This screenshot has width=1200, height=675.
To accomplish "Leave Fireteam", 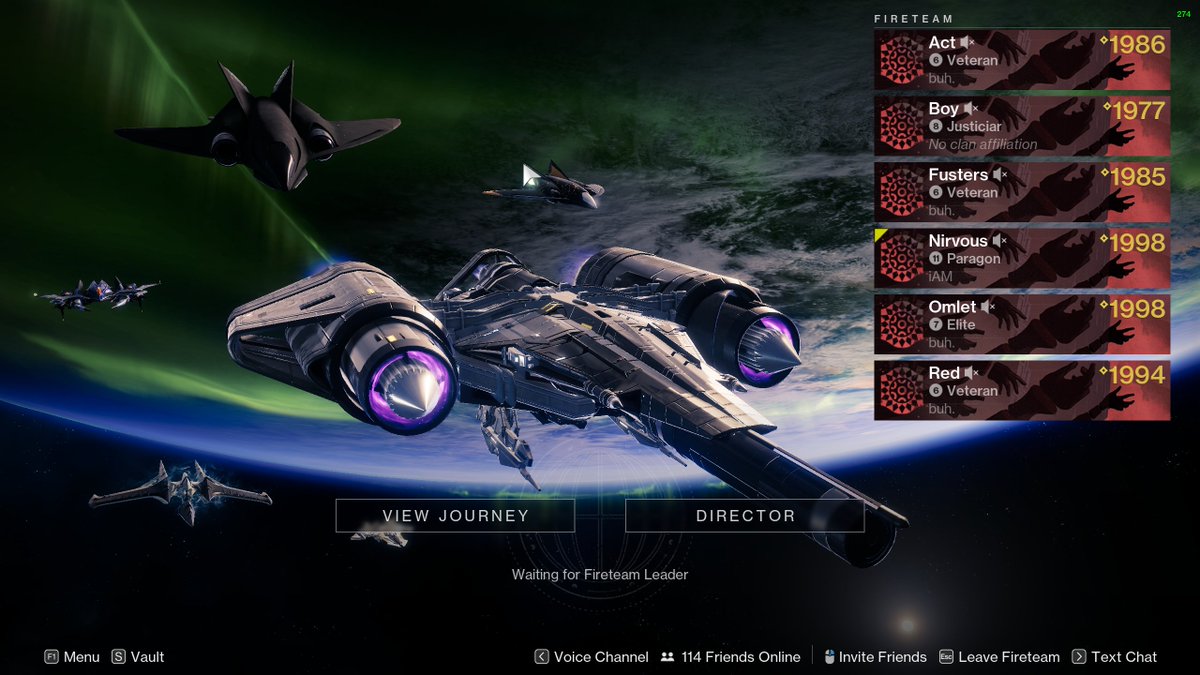I will coord(999,657).
